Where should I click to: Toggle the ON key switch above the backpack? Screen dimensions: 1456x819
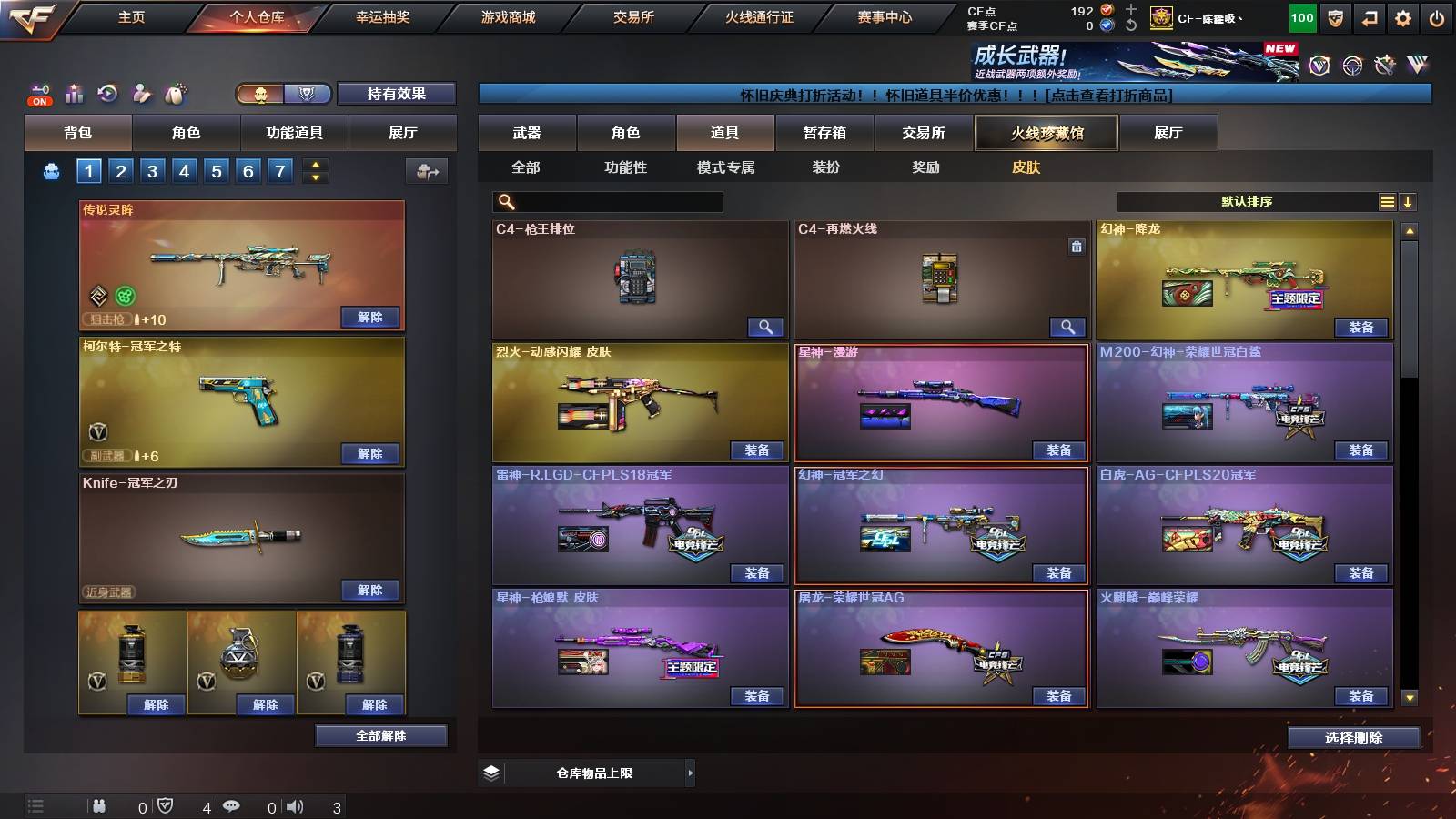click(39, 94)
